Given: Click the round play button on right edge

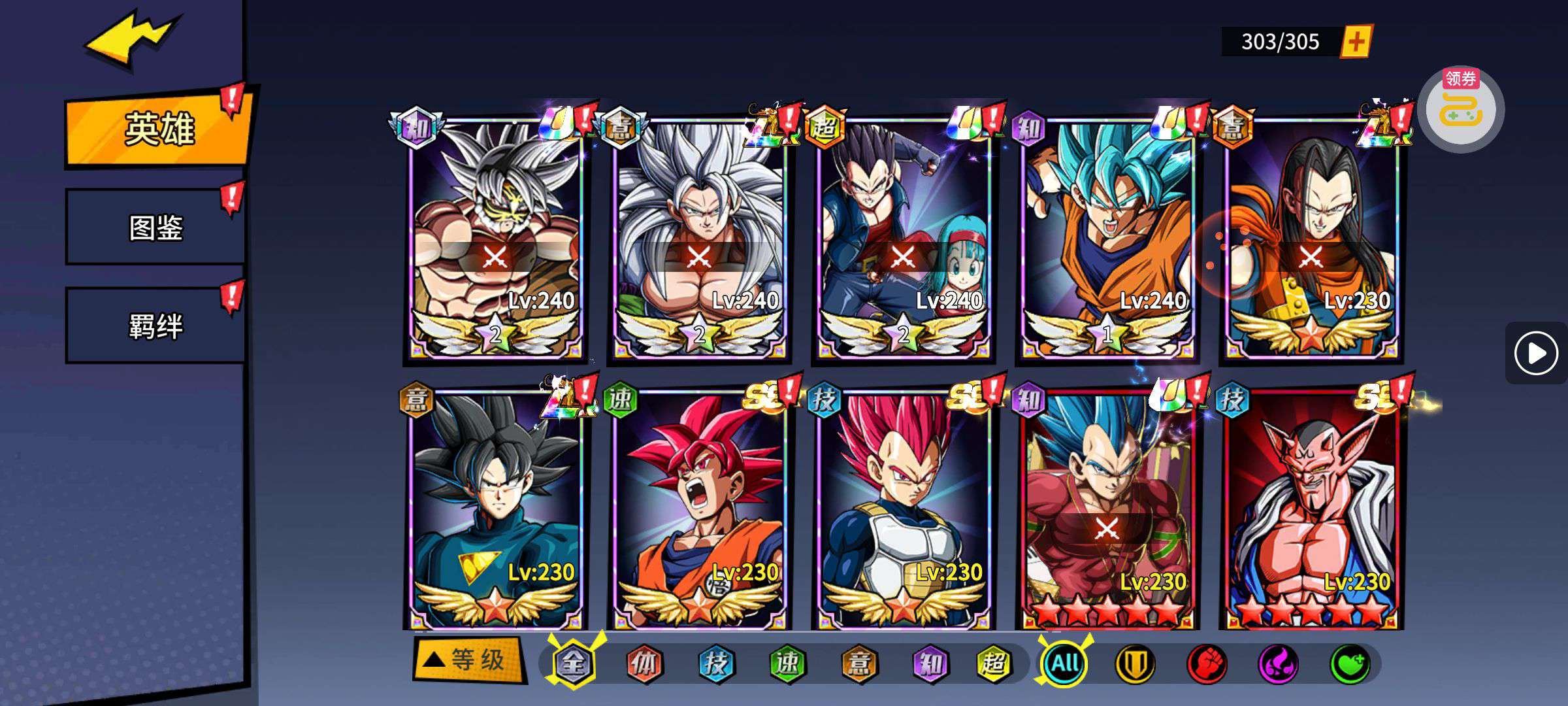Looking at the screenshot, I should tap(1535, 353).
